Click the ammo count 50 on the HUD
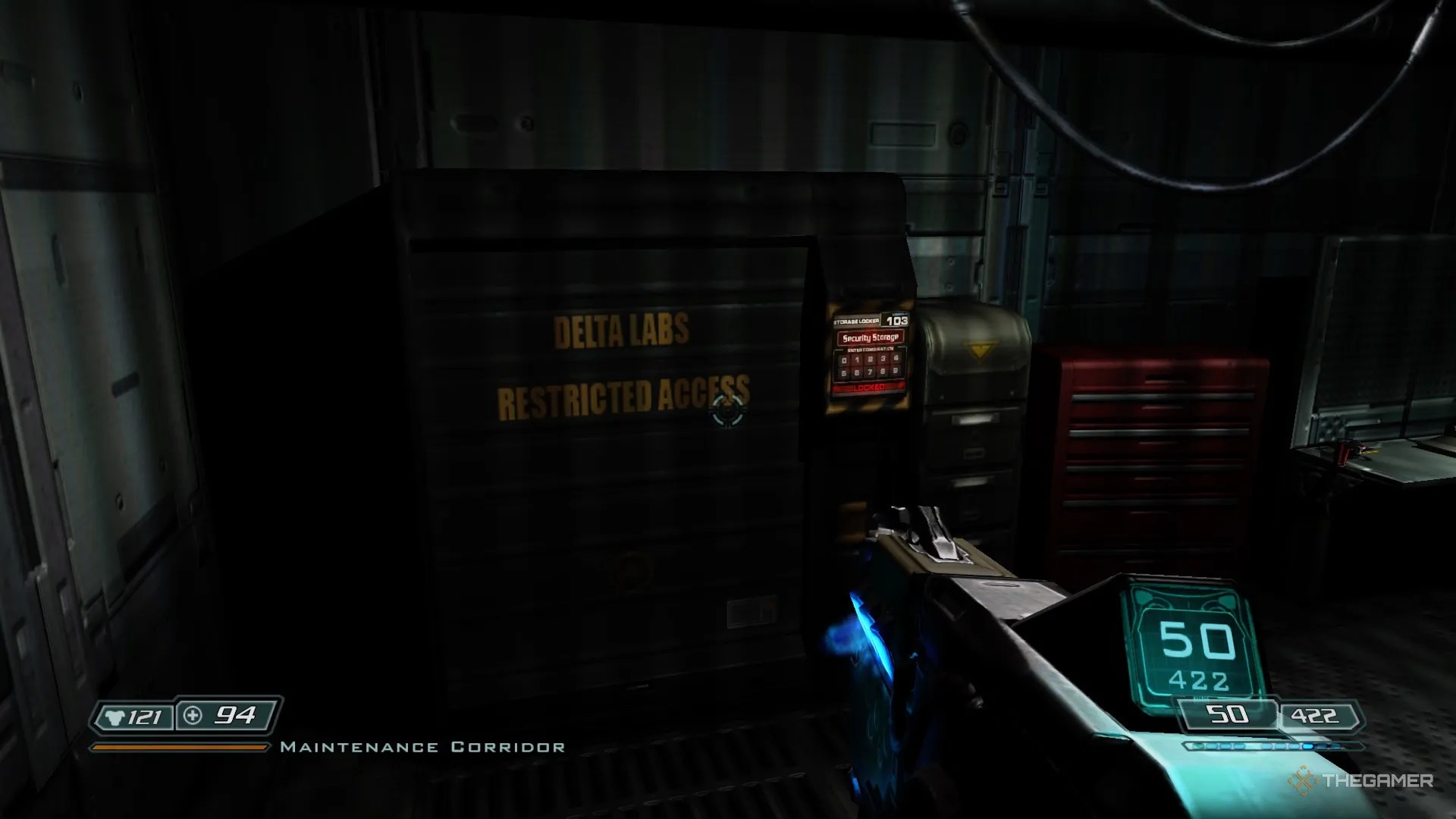Viewport: 1456px width, 819px height. coord(1228,714)
